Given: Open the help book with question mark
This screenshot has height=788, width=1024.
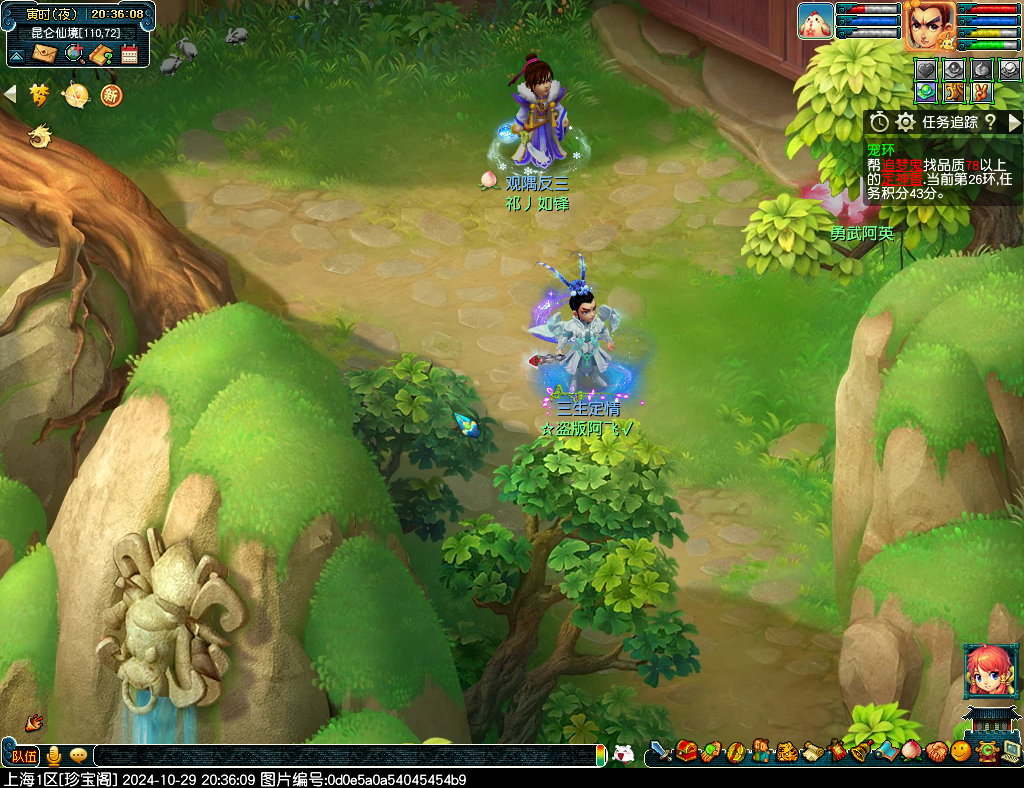Looking at the screenshot, I should pyautogui.click(x=101, y=54).
